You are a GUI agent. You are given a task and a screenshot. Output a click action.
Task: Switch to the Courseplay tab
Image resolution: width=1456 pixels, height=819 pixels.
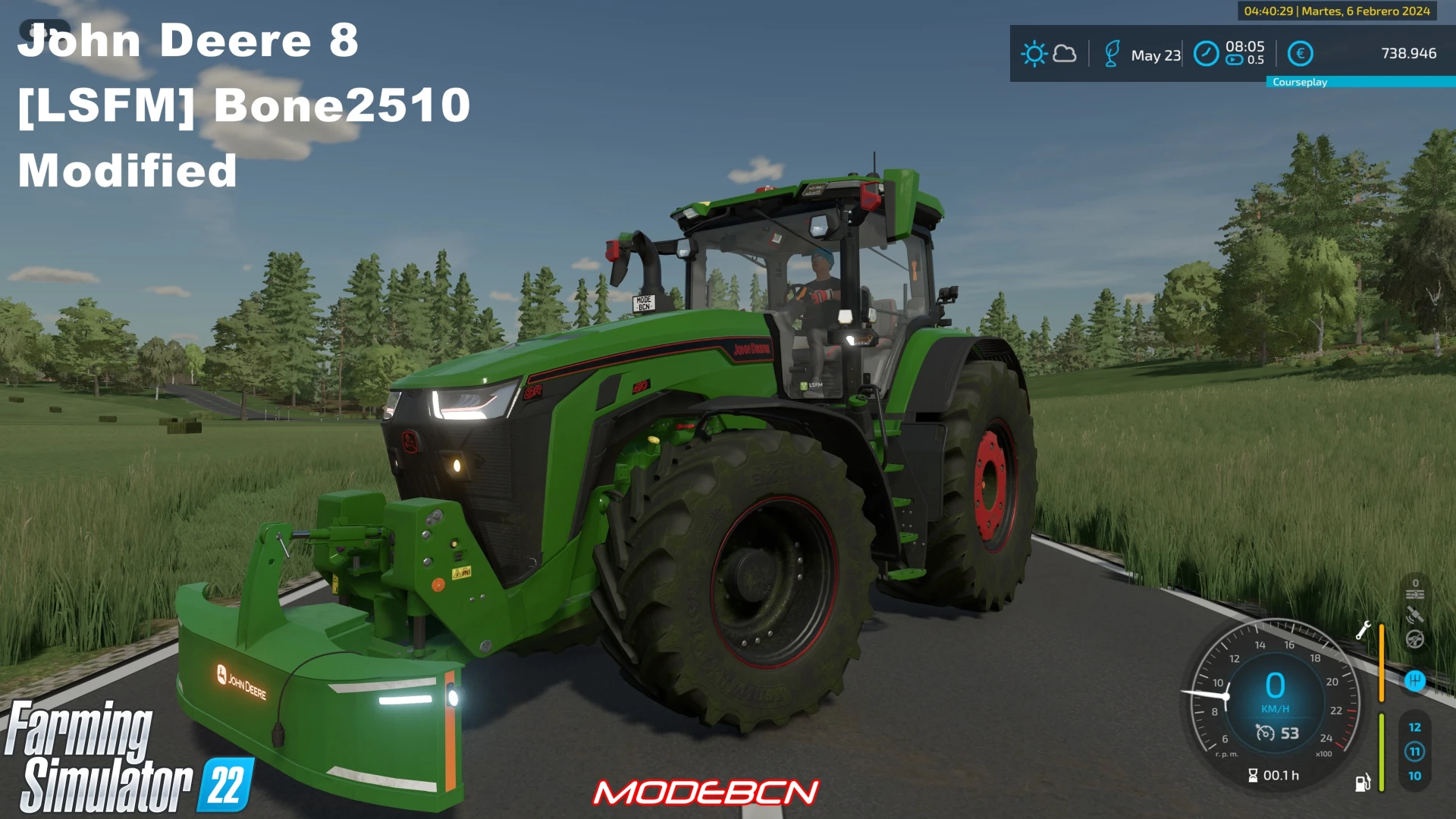1300,82
